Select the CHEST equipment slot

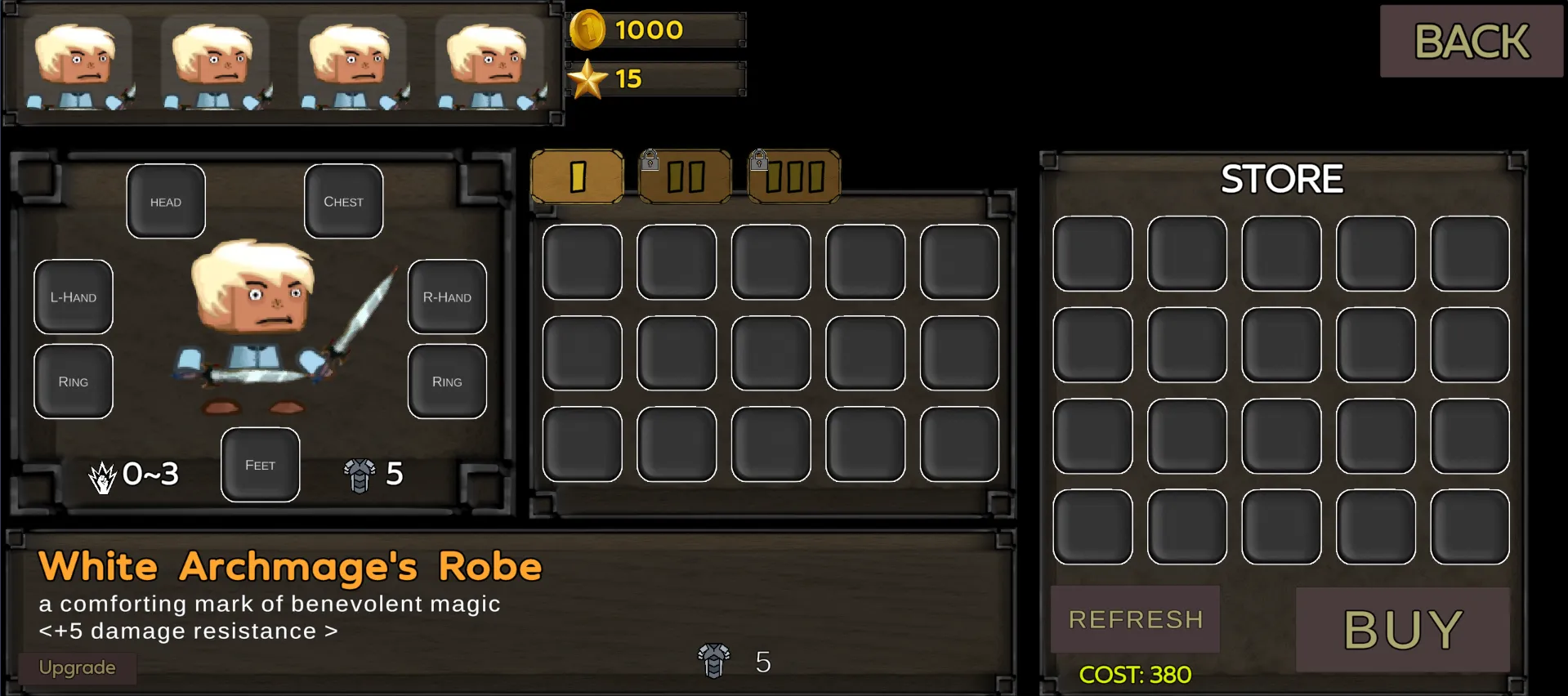pyautogui.click(x=343, y=201)
